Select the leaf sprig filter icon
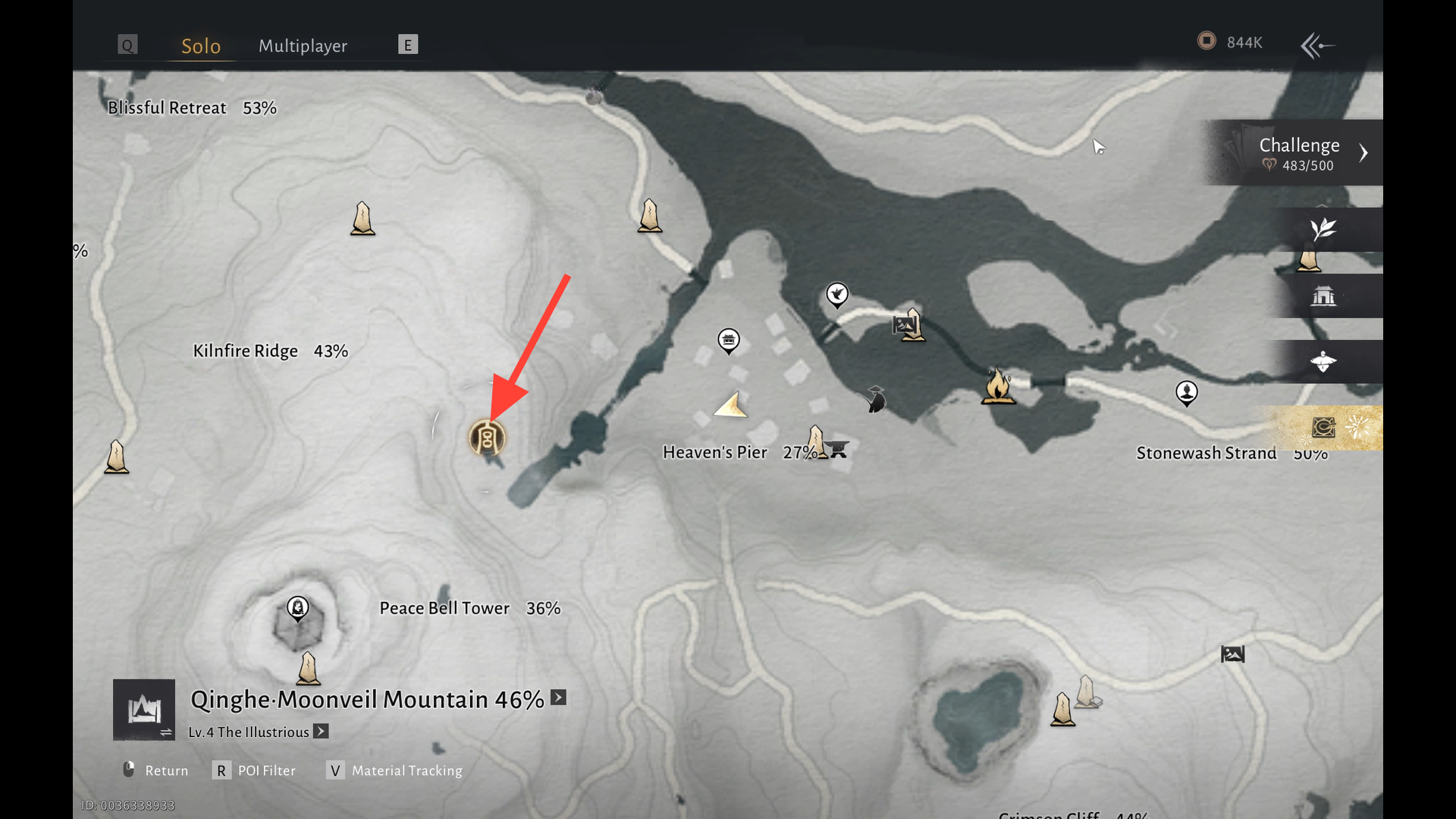This screenshot has height=819, width=1456. [1323, 229]
